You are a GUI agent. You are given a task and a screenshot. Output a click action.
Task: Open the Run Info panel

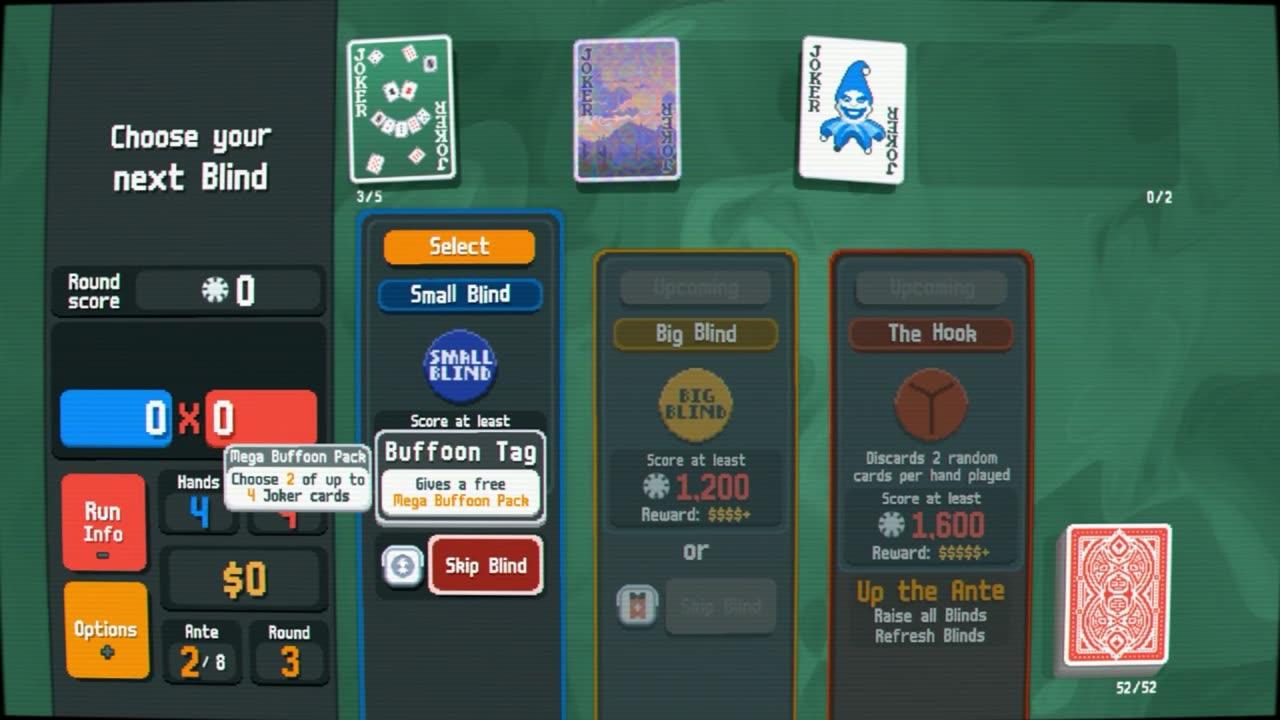tap(104, 521)
